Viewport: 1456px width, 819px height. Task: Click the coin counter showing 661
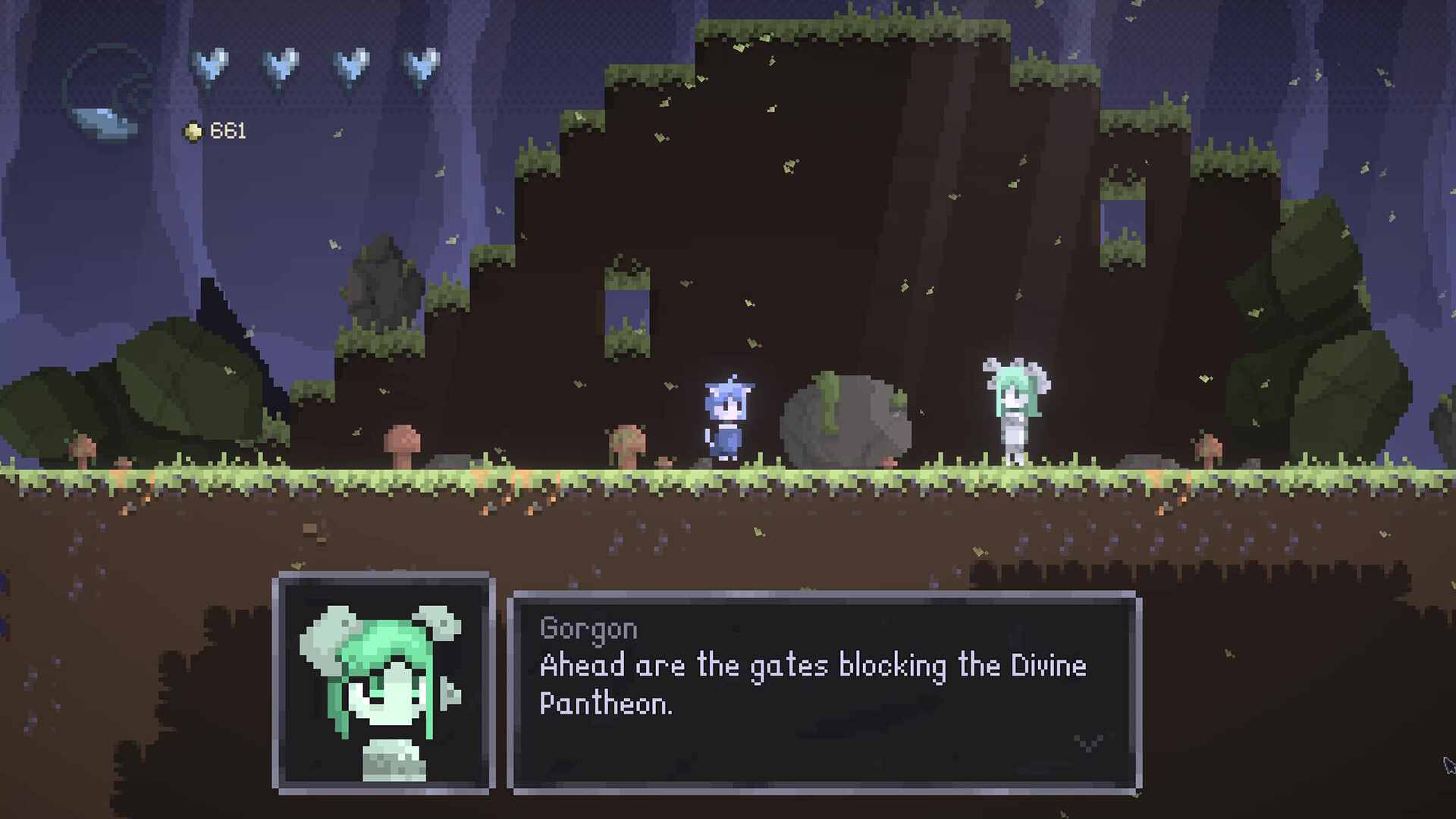[x=226, y=130]
